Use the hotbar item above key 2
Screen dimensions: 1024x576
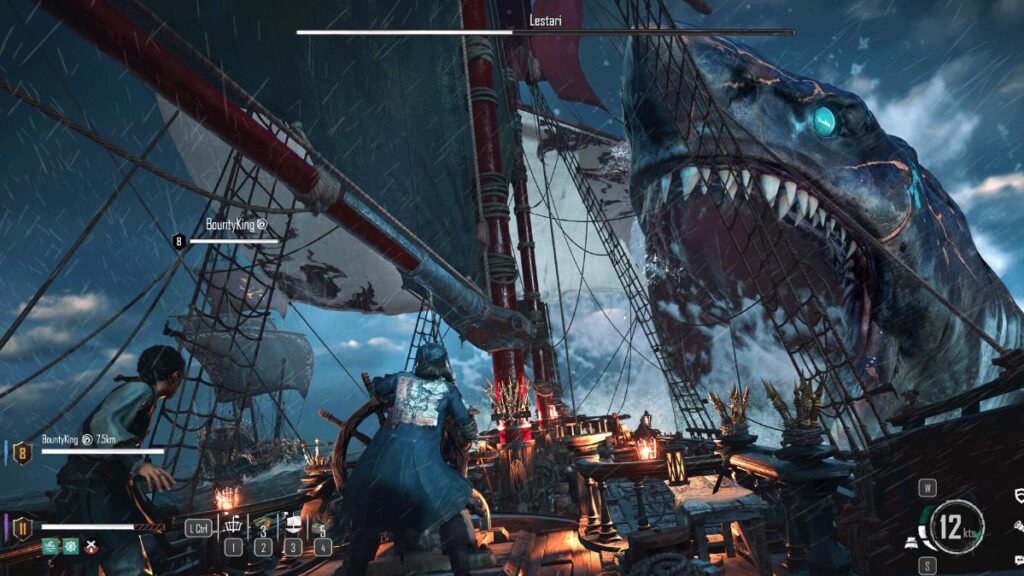click(263, 526)
